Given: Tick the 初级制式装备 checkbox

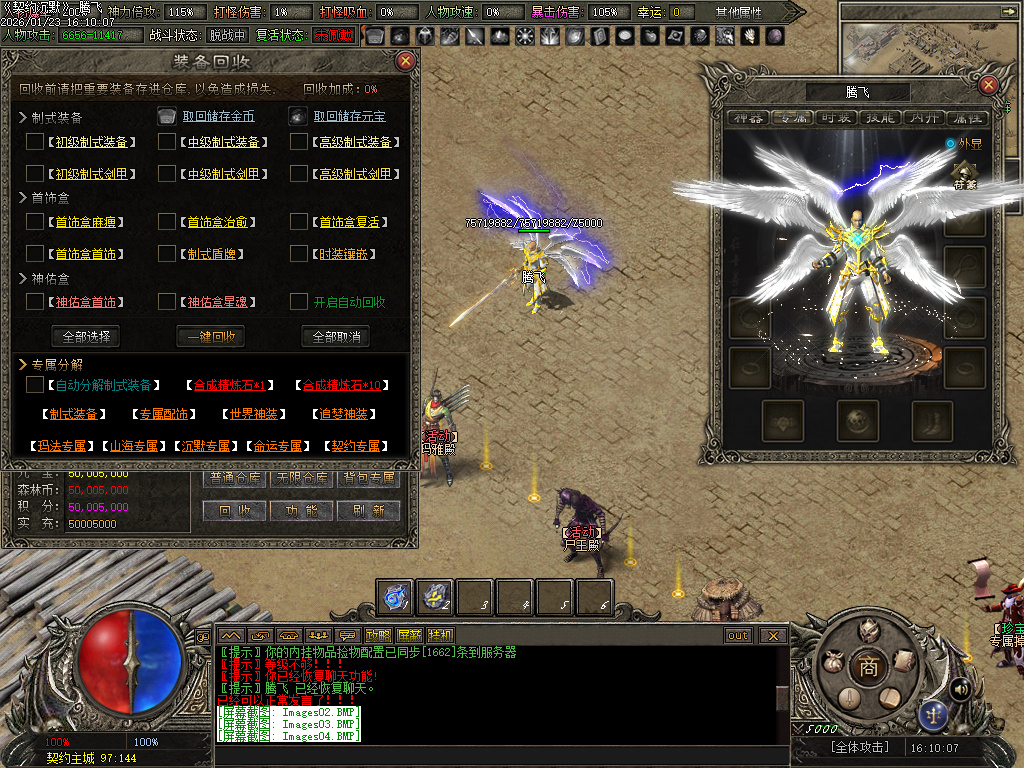Looking at the screenshot, I should (x=36, y=142).
